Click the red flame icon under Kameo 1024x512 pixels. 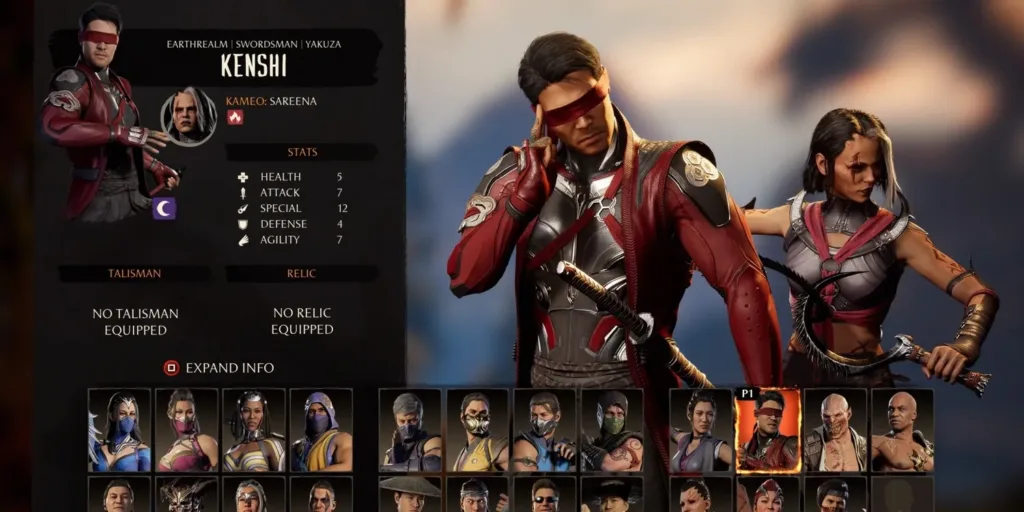point(235,118)
